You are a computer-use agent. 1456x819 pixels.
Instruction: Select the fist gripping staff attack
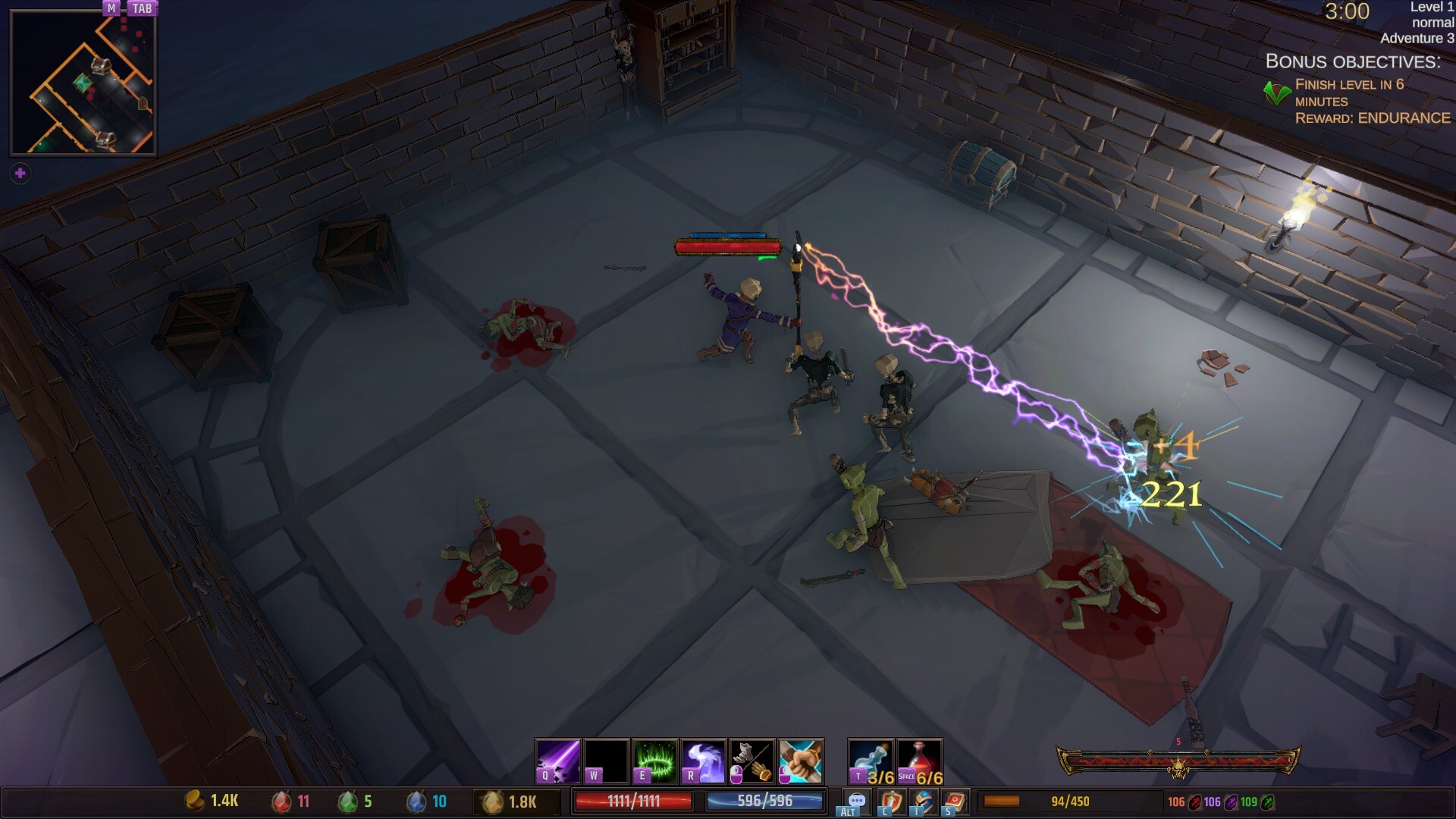point(800,761)
